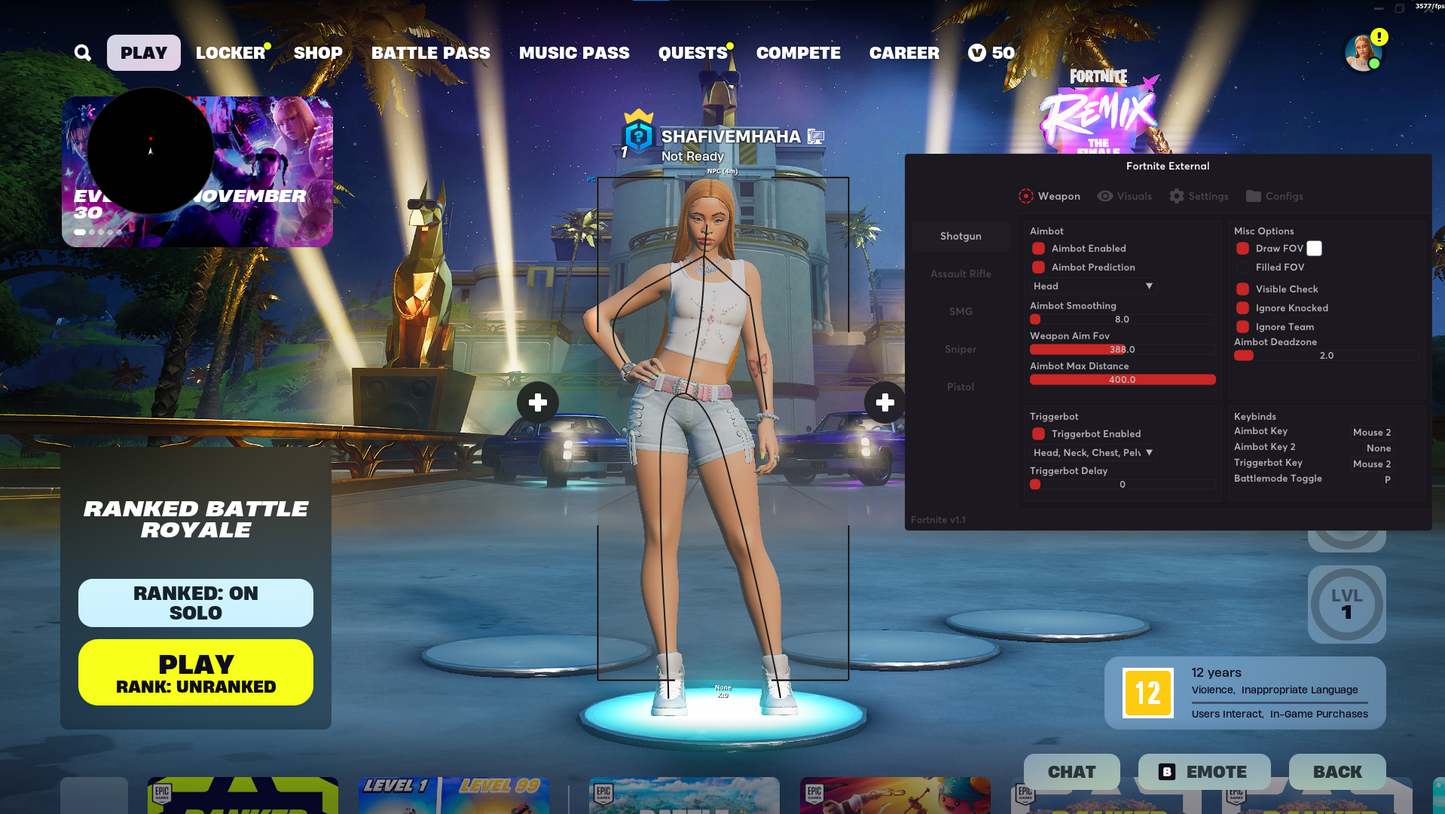Select the Assault Rifle weapon category
Screen dimensions: 1445x814
pos(960,273)
